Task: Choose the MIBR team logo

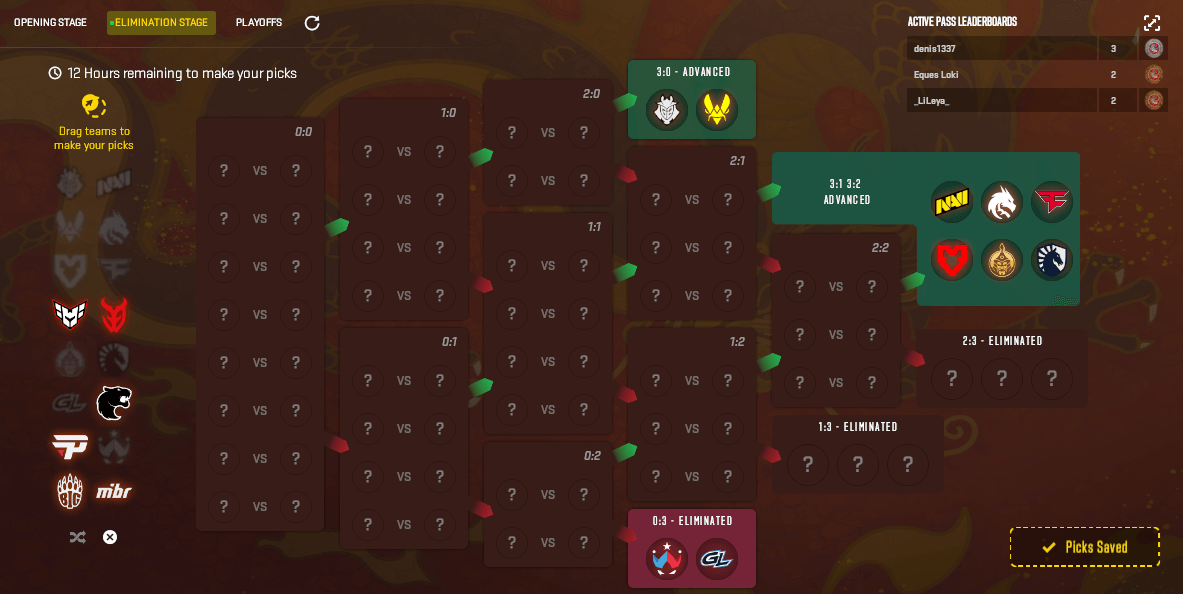Action: click(114, 491)
